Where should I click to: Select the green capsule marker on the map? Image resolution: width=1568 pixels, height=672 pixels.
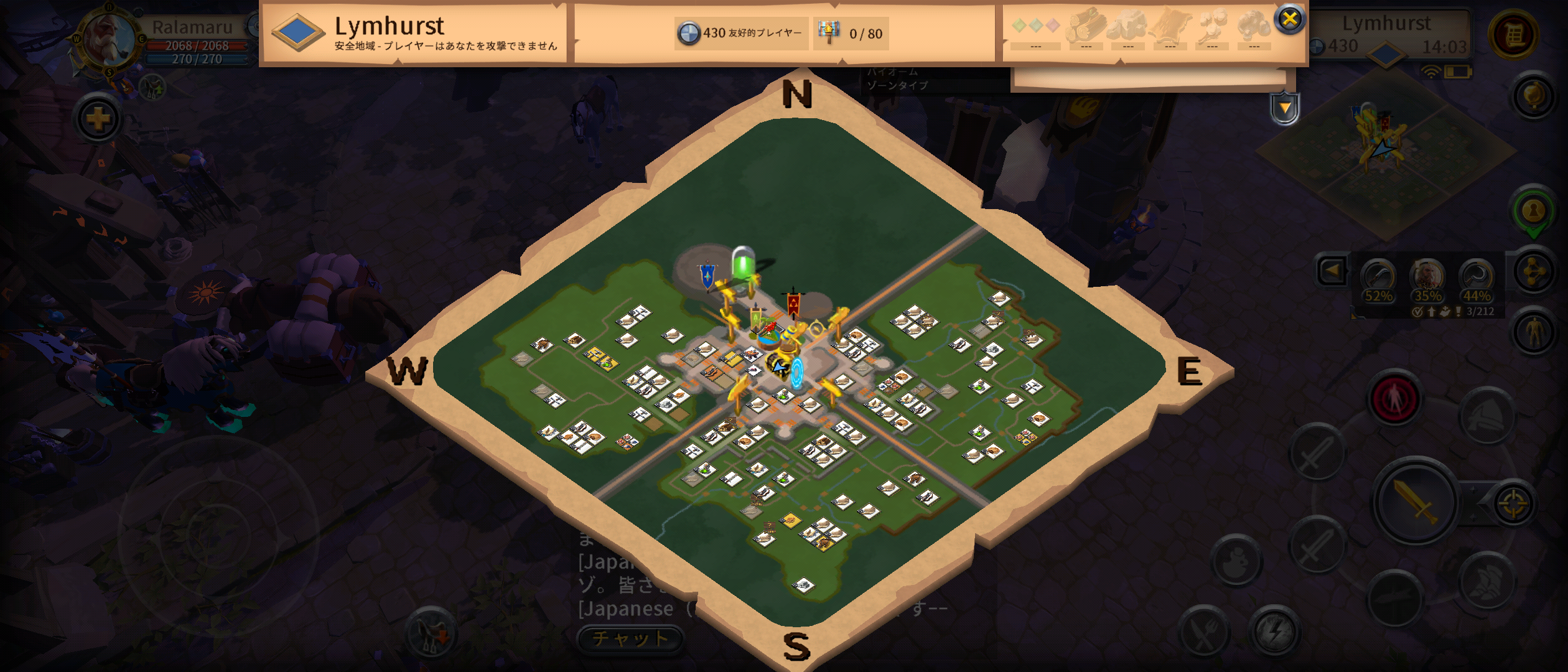tap(743, 263)
